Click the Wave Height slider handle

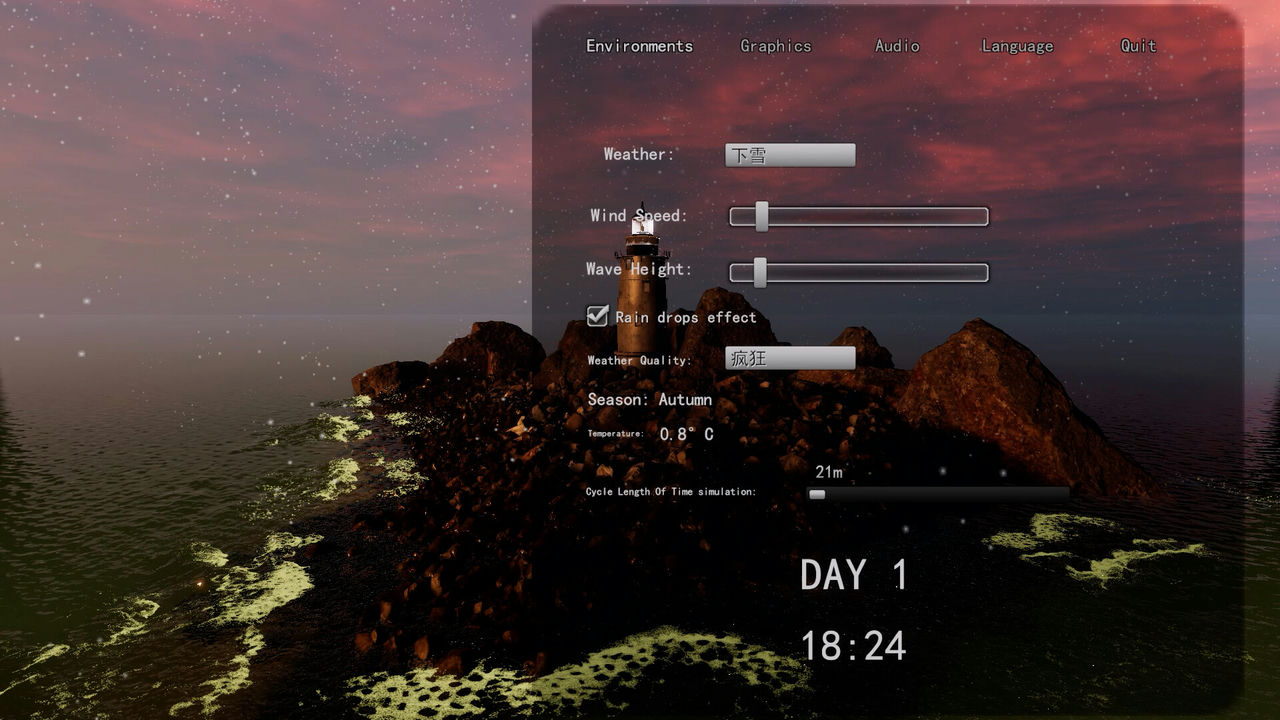coord(760,272)
